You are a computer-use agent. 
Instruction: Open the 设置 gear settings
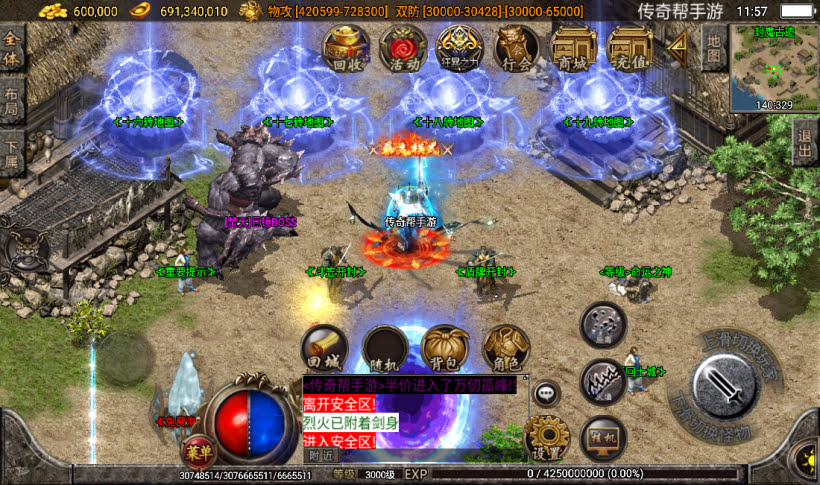546,437
